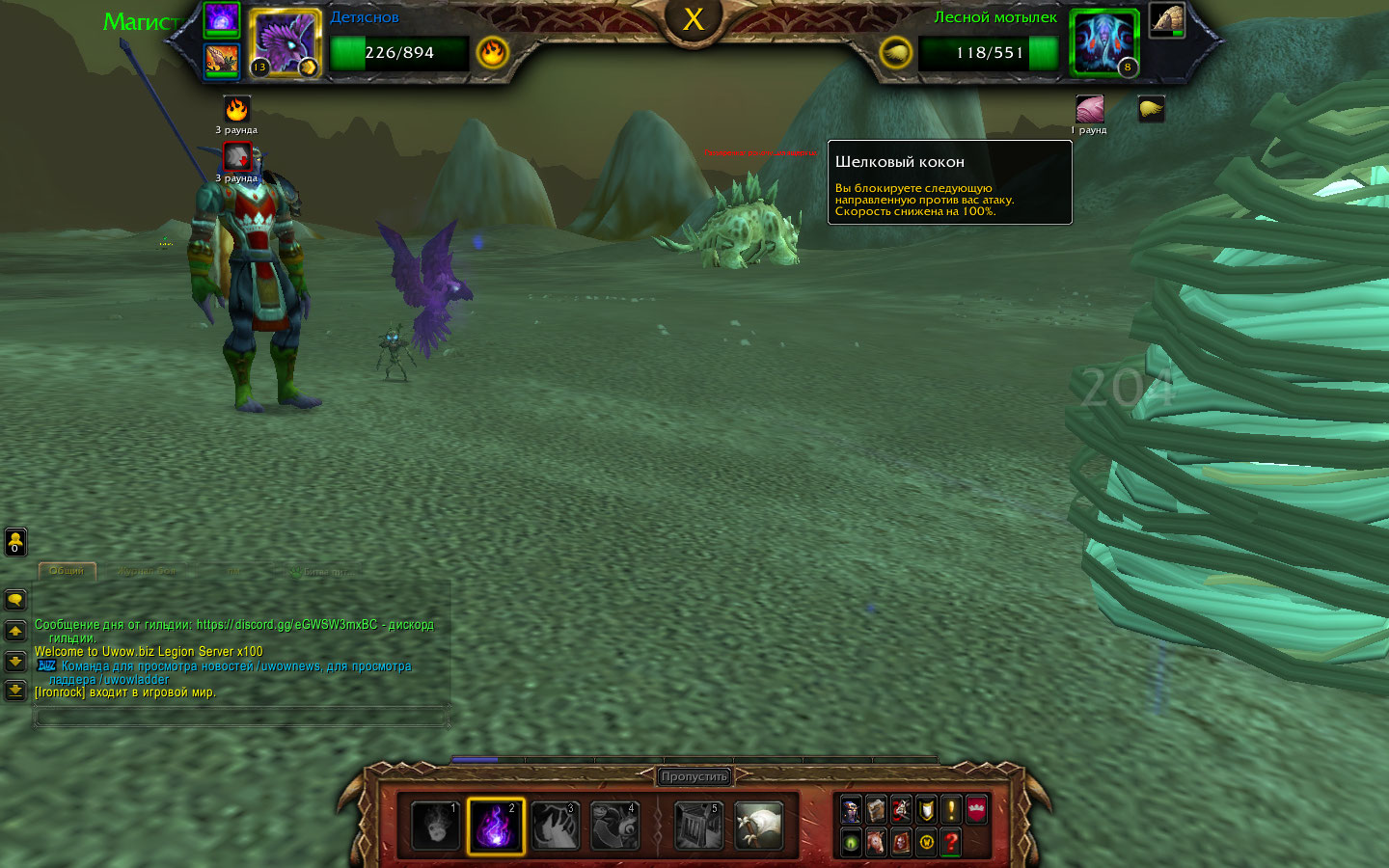Choose the clawed hand ability in slot 3
Screen dimensions: 1389x868
click(556, 827)
